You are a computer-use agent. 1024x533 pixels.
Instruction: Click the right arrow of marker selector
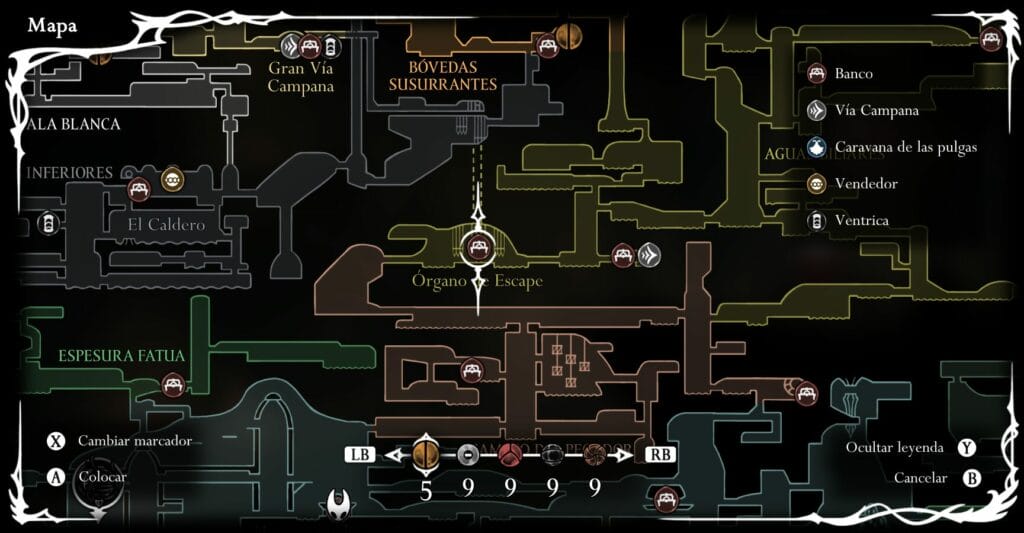[627, 455]
